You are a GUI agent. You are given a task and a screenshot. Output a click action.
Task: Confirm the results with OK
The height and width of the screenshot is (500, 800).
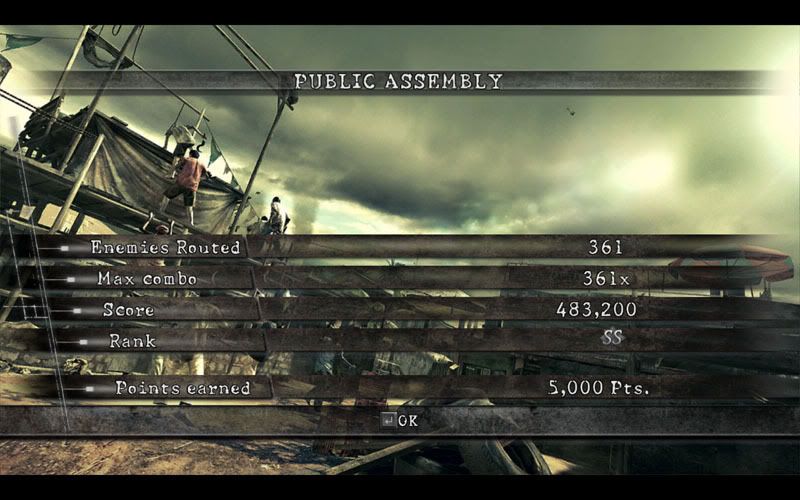[400, 420]
